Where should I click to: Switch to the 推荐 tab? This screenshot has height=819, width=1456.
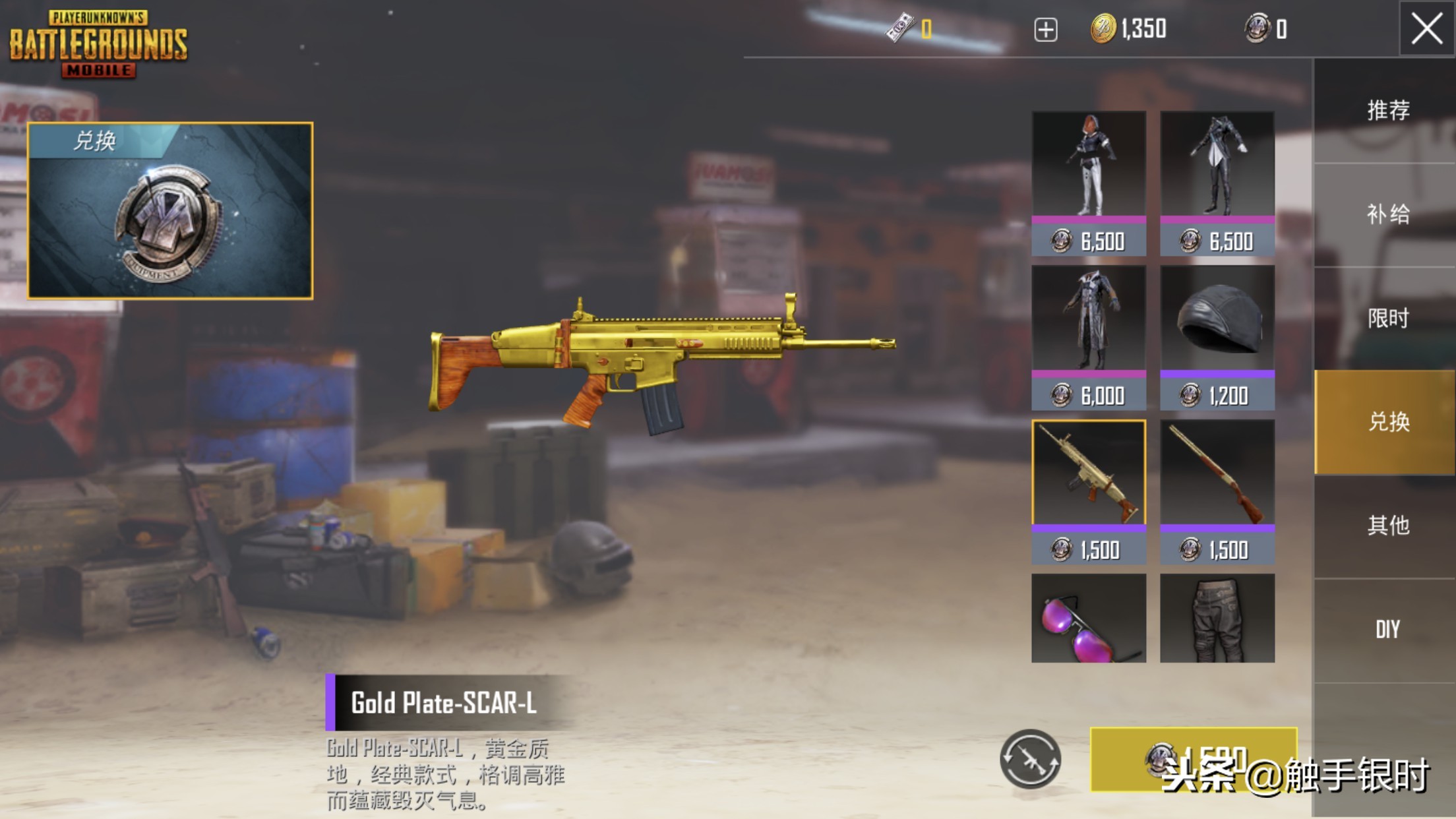1387,110
